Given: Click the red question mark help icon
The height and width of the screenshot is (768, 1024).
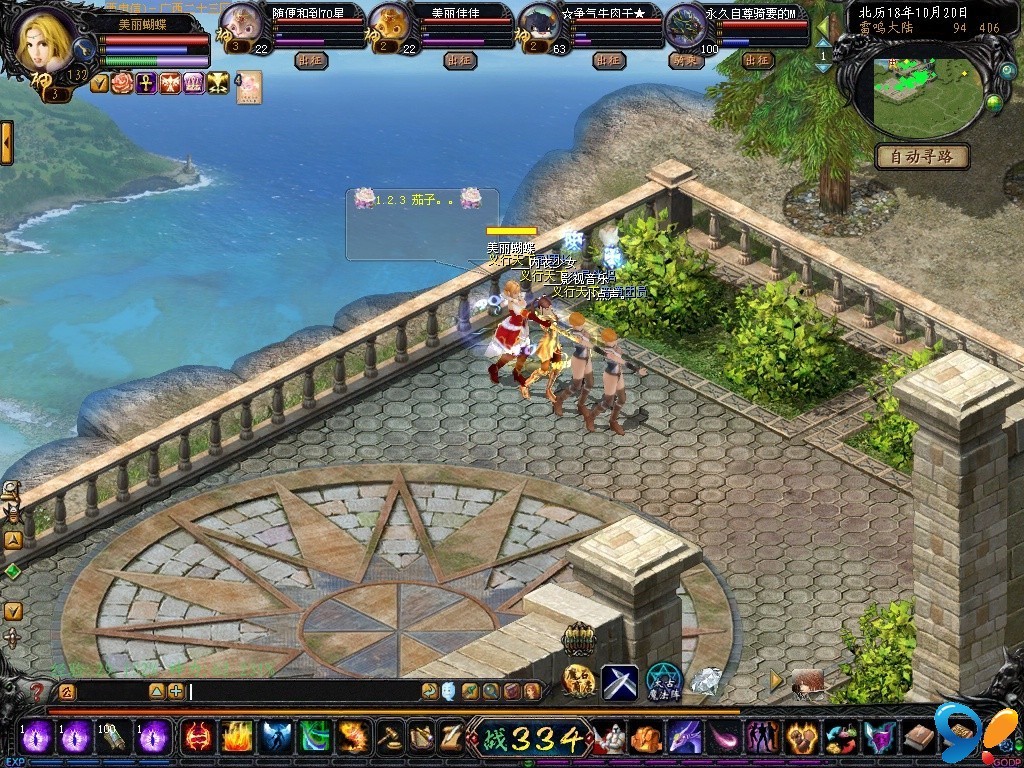Looking at the screenshot, I should pos(38,691).
